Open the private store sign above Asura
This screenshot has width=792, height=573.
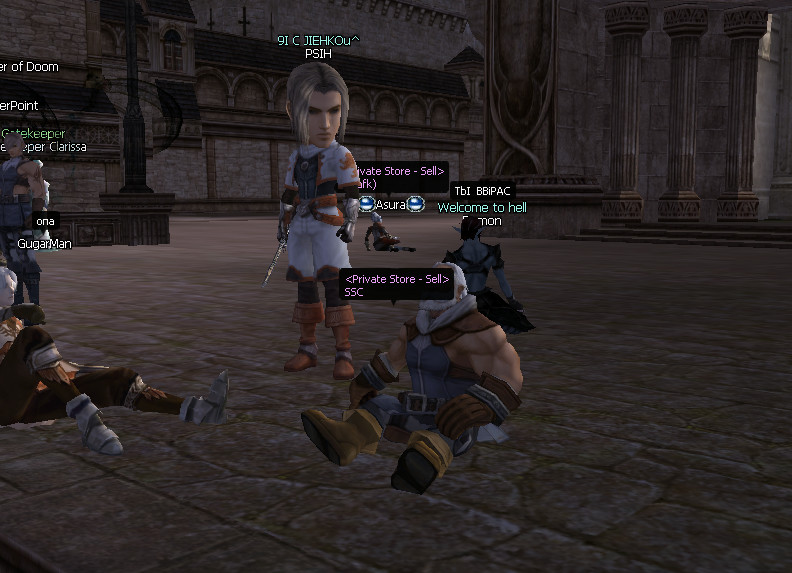pos(398,177)
